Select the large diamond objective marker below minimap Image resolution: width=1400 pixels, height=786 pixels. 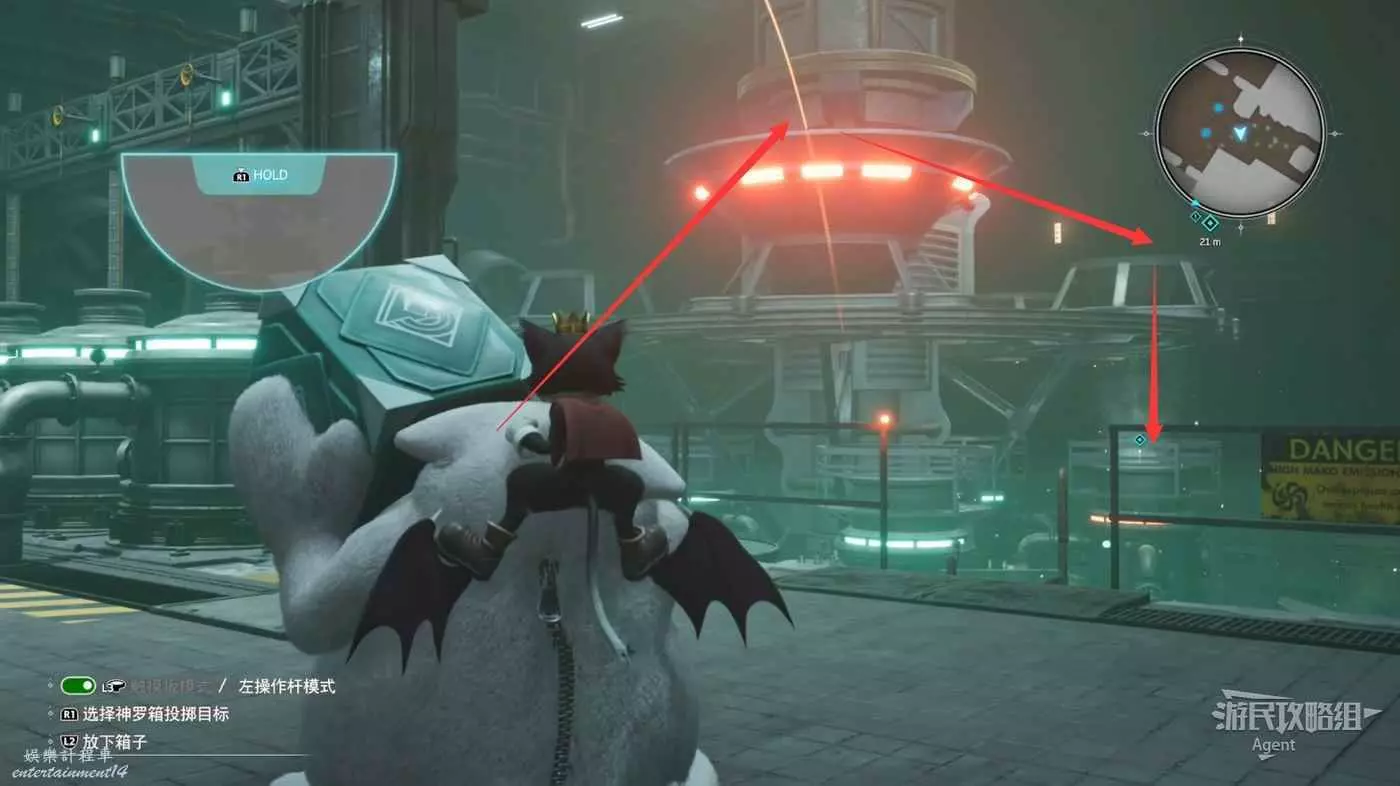(1210, 222)
